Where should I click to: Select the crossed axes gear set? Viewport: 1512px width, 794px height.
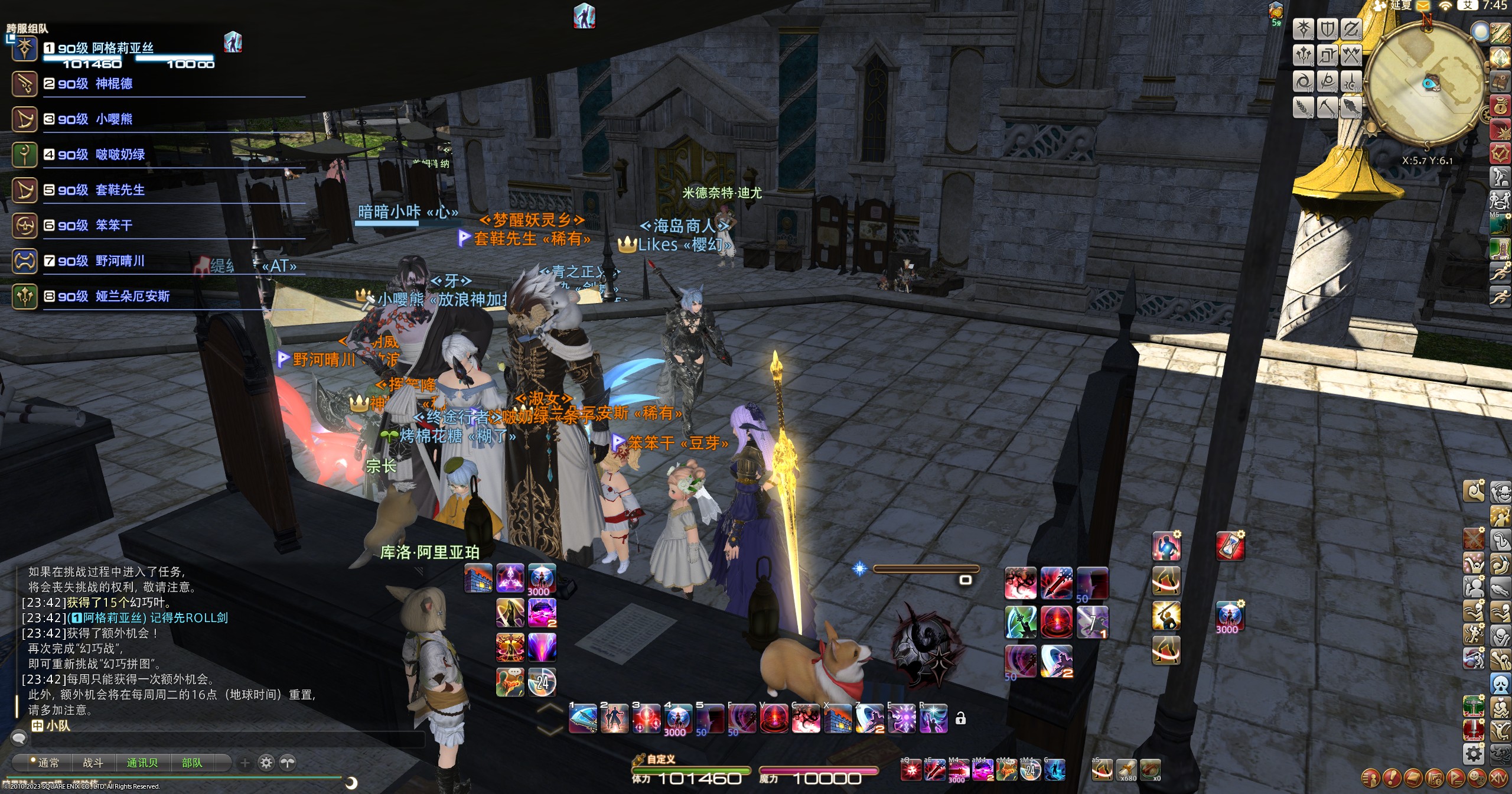tap(1351, 56)
